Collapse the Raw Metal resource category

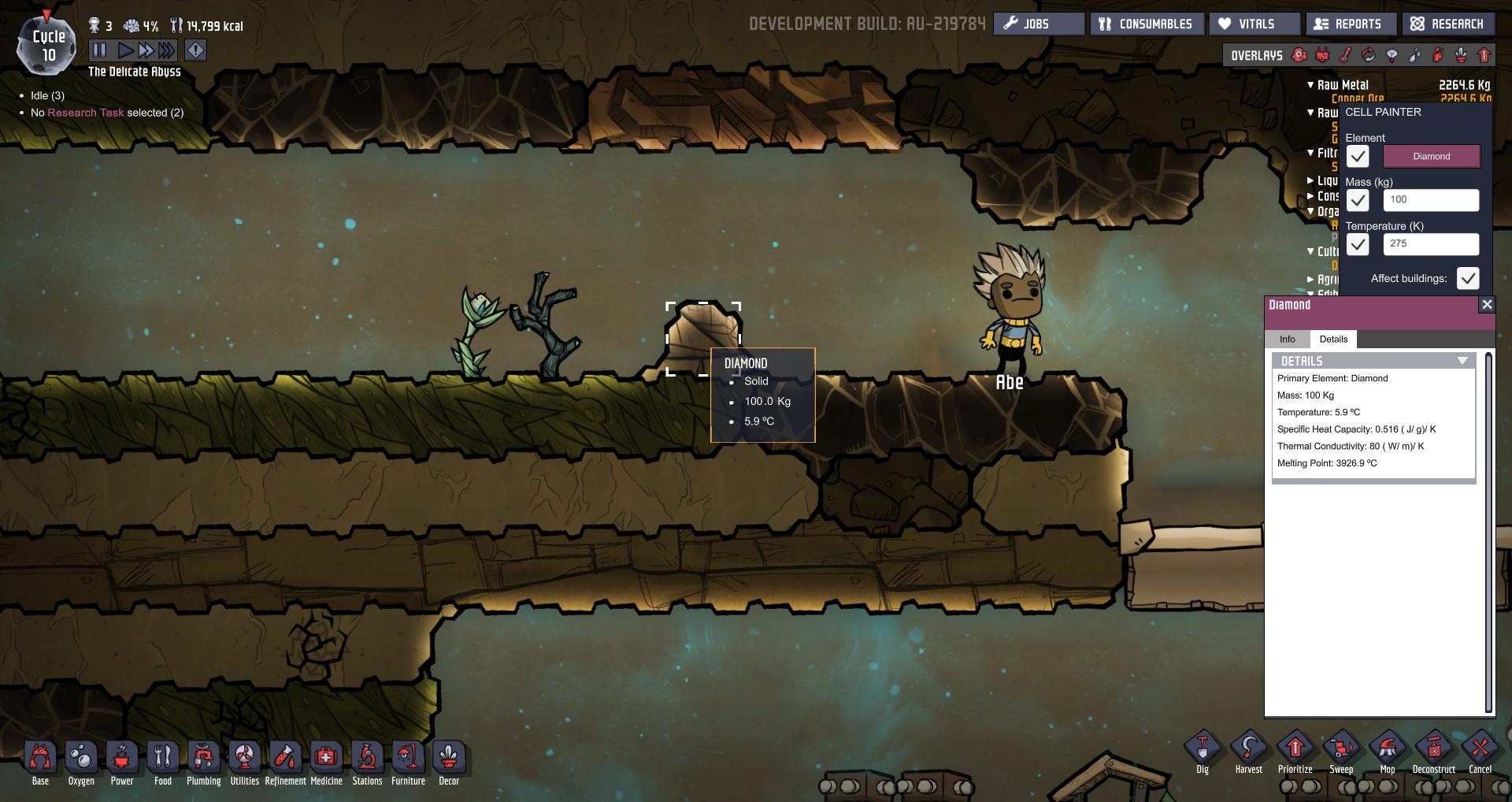(1310, 85)
